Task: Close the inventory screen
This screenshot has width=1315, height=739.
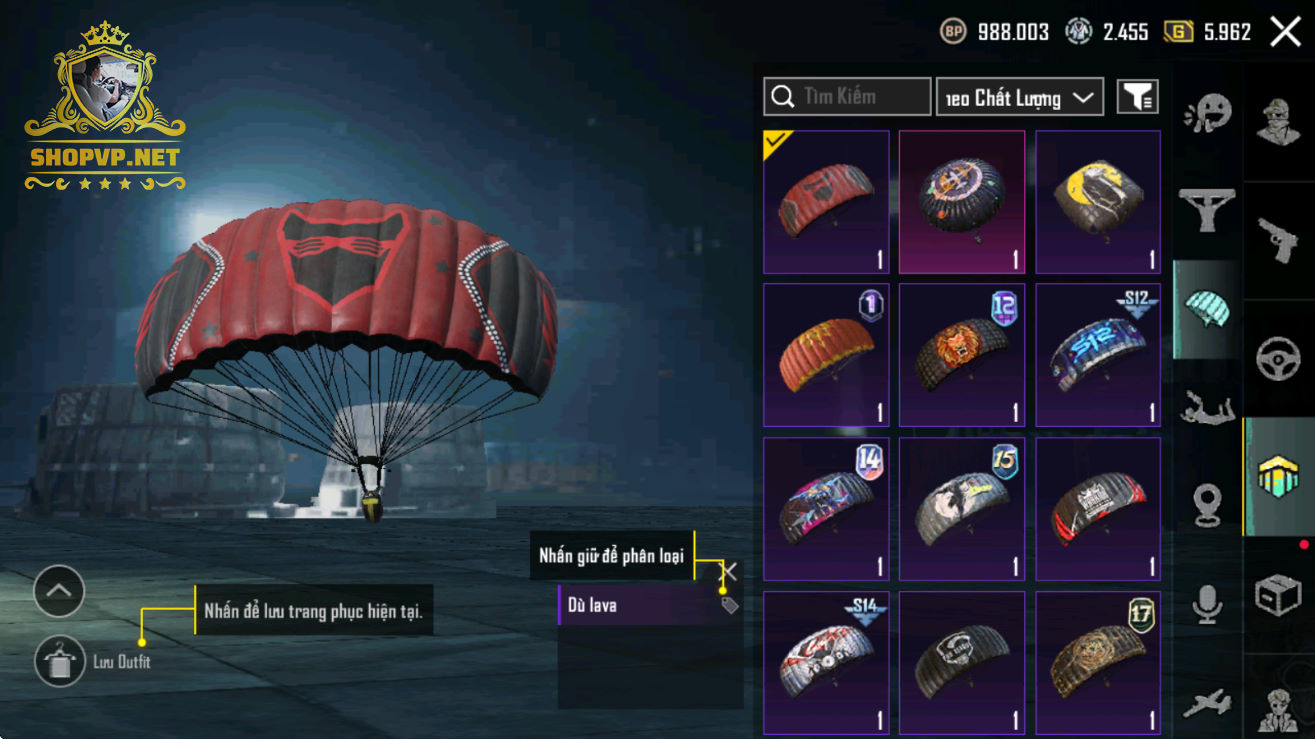Action: [1285, 32]
